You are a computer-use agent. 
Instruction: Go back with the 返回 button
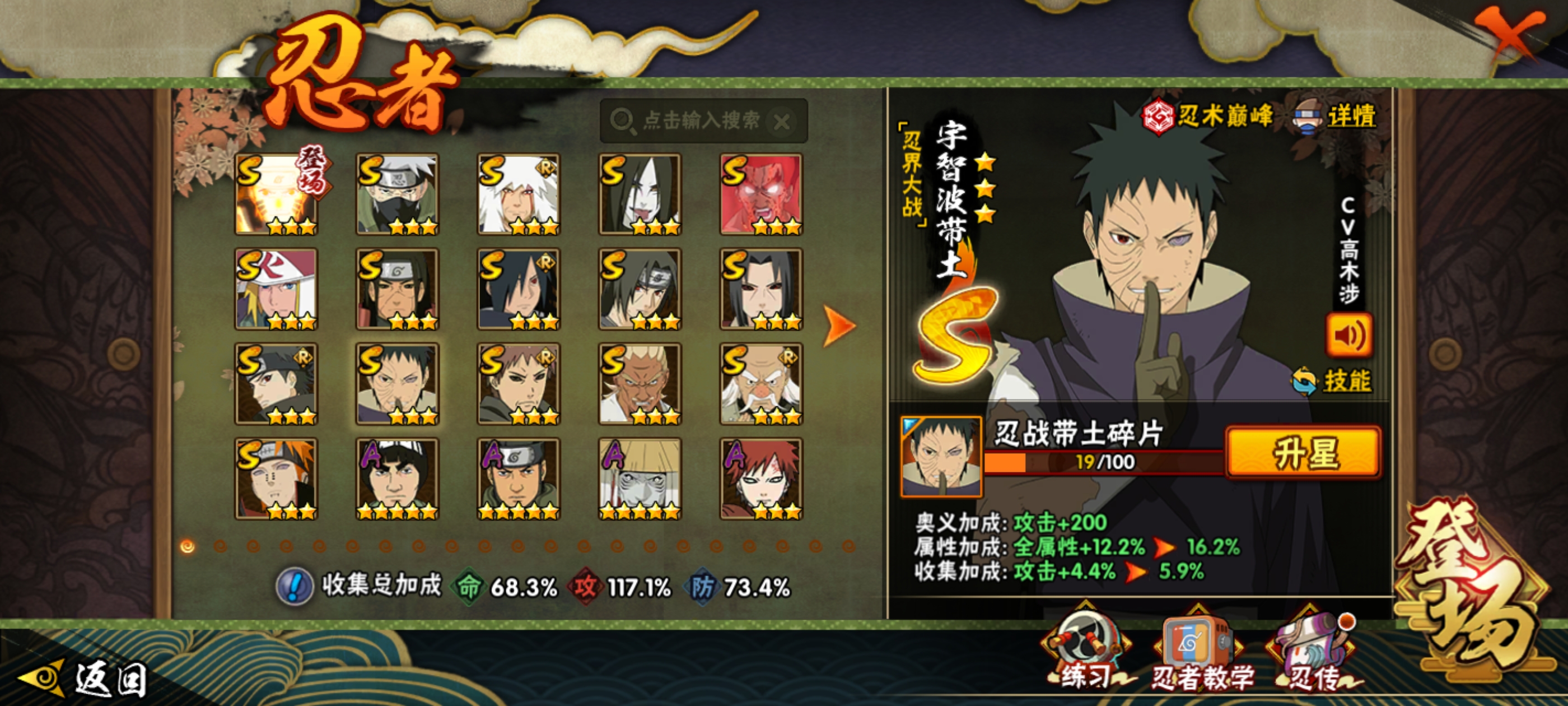tap(85, 678)
